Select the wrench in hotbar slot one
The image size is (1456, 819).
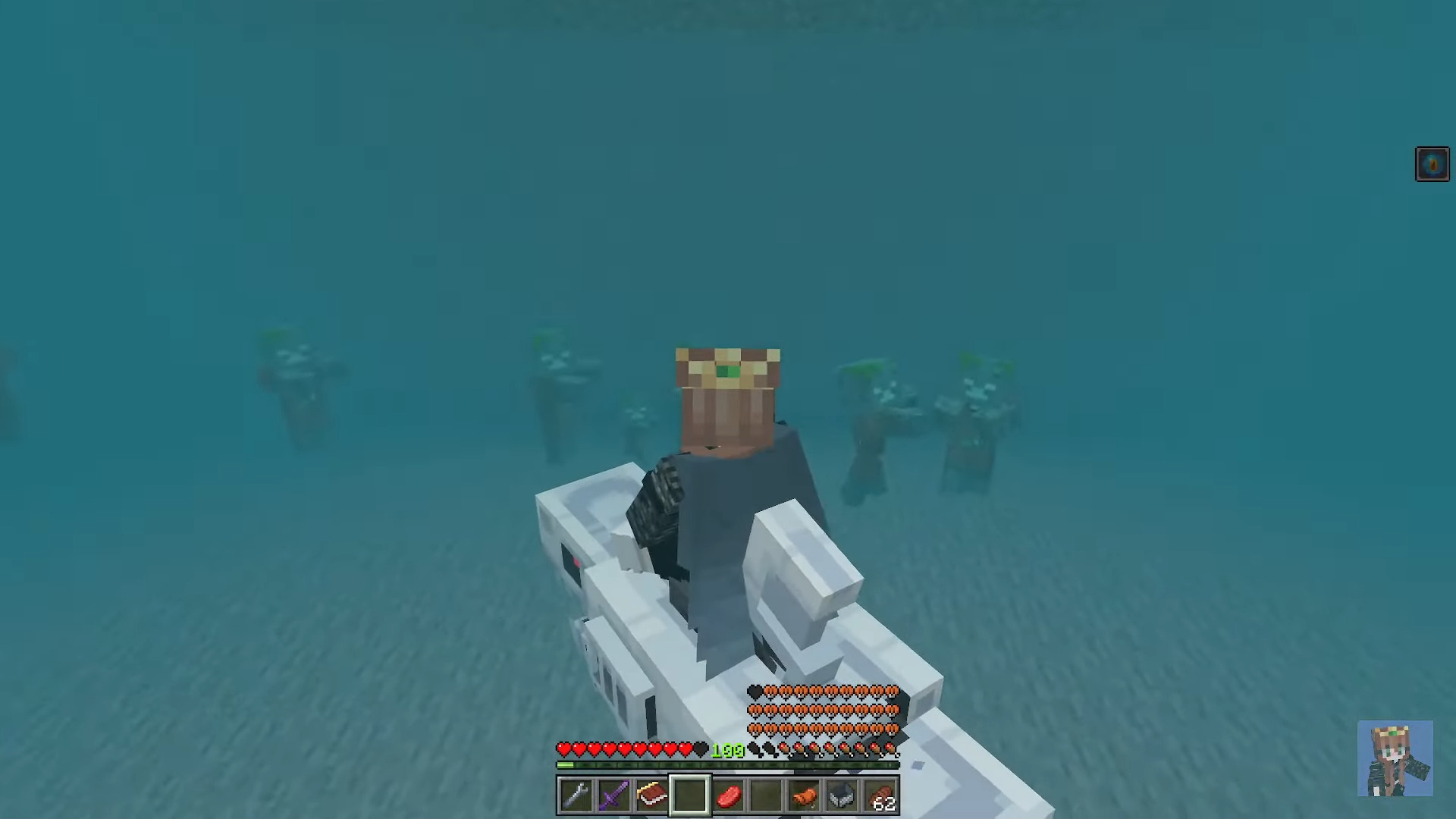[x=575, y=795]
